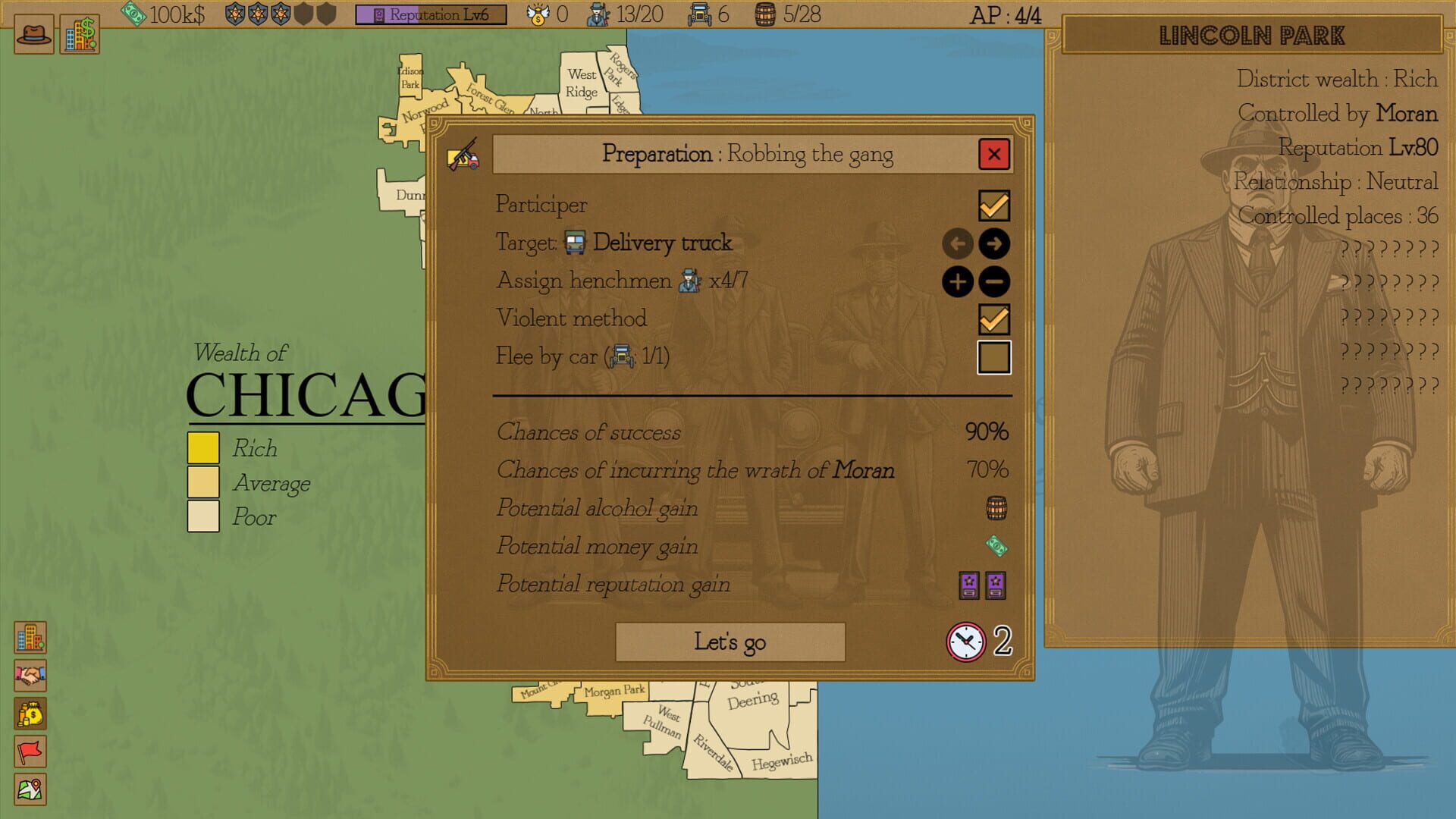Disable the Violent method checkbox
This screenshot has height=819, width=1456.
[x=995, y=319]
